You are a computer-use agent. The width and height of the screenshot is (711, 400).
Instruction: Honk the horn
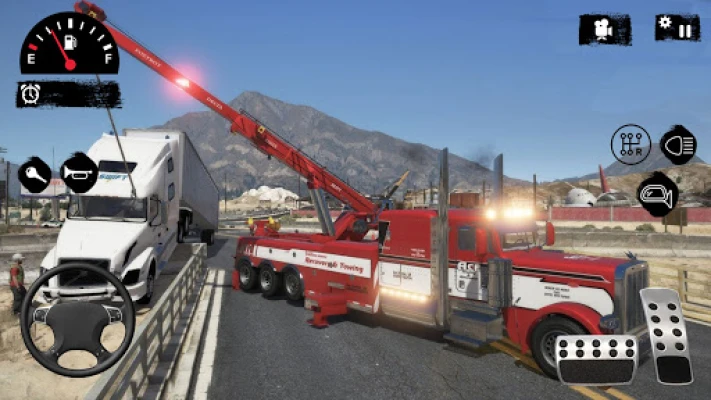pyautogui.click(x=79, y=173)
